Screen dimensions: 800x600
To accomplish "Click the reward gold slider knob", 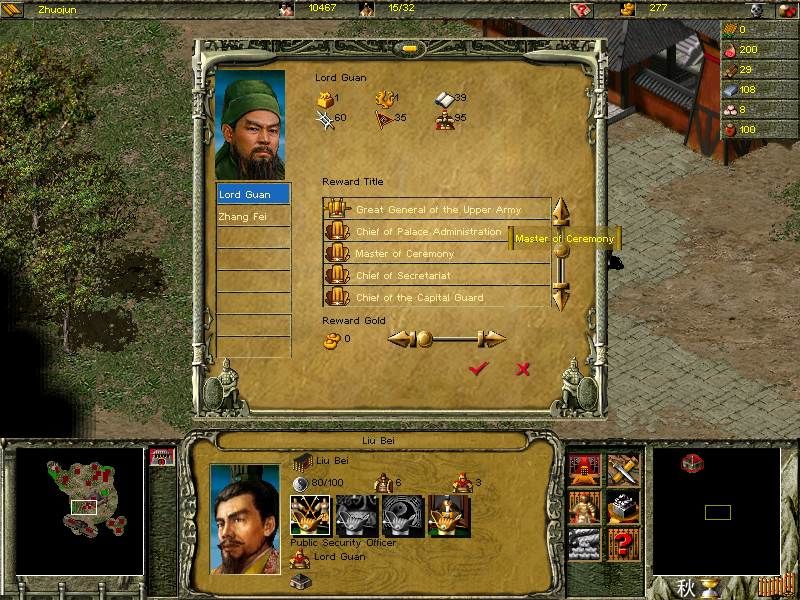I will click(424, 339).
